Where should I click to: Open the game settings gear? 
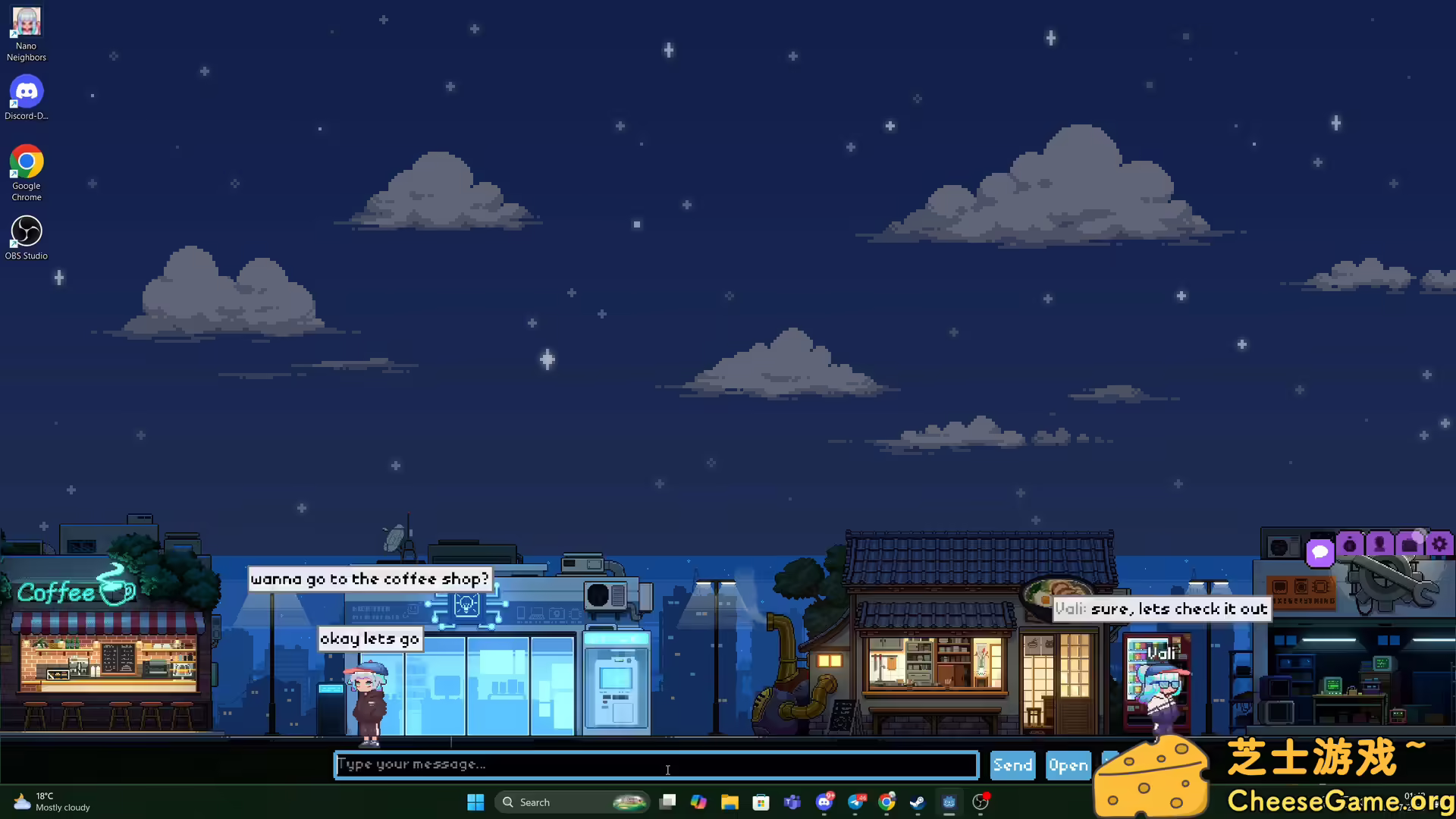coord(1439,544)
